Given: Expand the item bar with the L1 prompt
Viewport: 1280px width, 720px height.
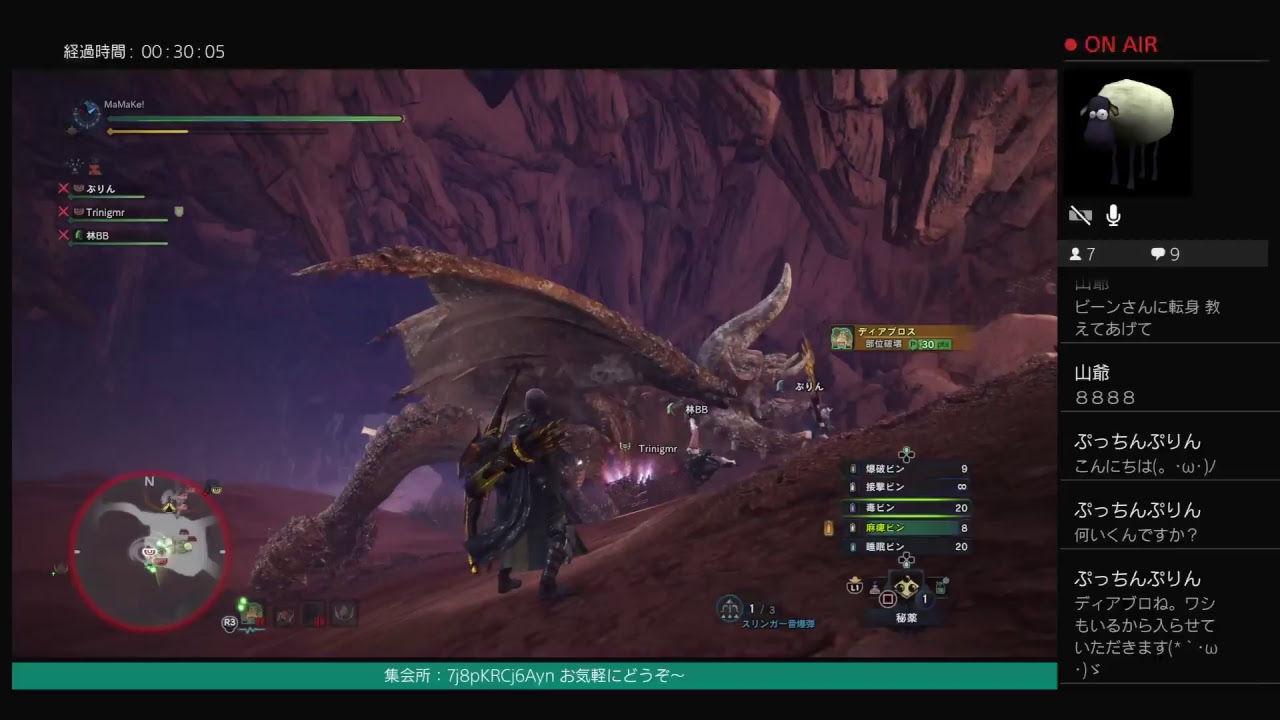Looking at the screenshot, I should pyautogui.click(x=855, y=587).
